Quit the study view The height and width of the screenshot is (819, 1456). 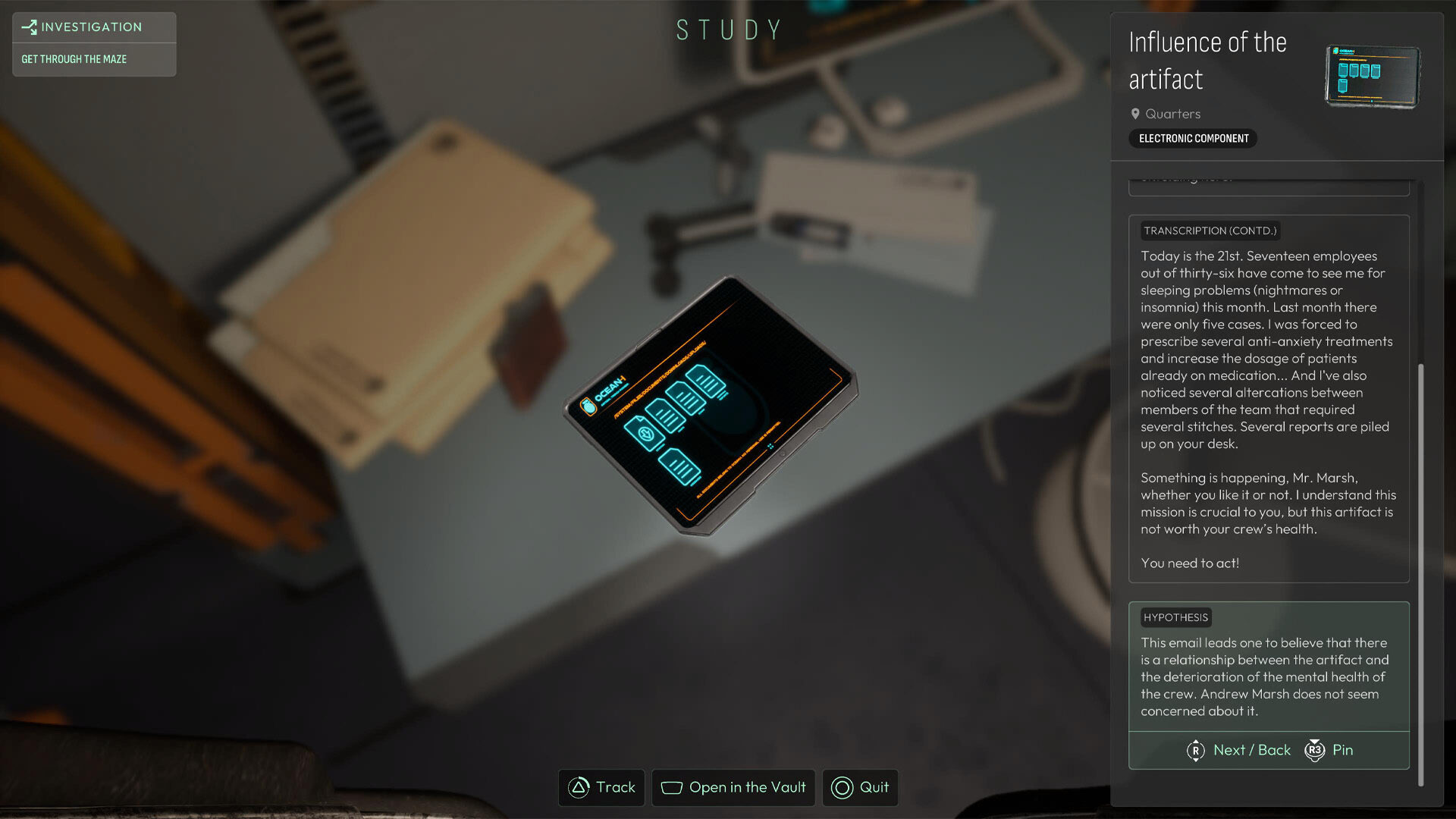860,787
